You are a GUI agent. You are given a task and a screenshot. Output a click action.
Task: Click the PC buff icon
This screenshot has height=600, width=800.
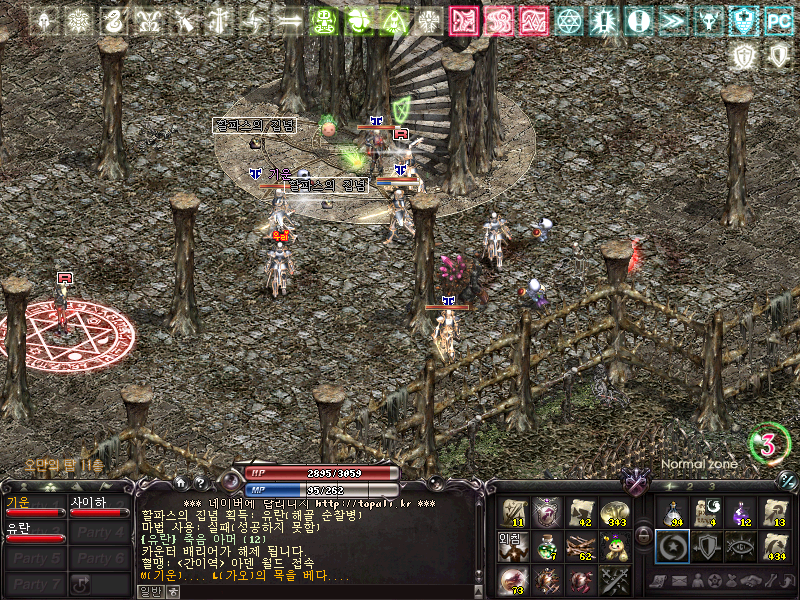tap(778, 20)
